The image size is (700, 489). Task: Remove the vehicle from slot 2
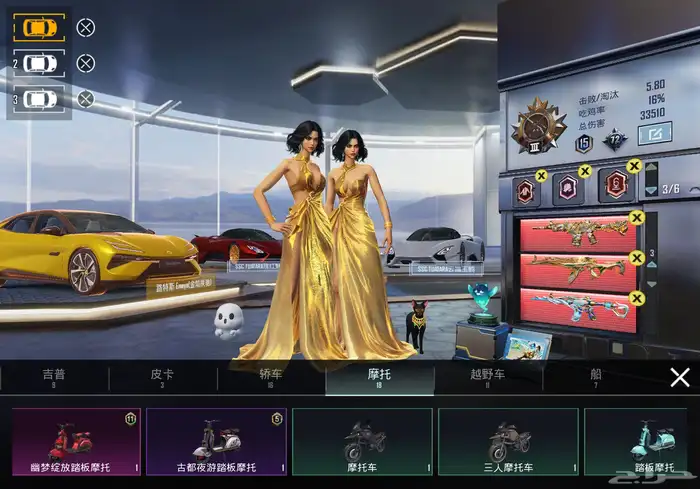(x=86, y=63)
